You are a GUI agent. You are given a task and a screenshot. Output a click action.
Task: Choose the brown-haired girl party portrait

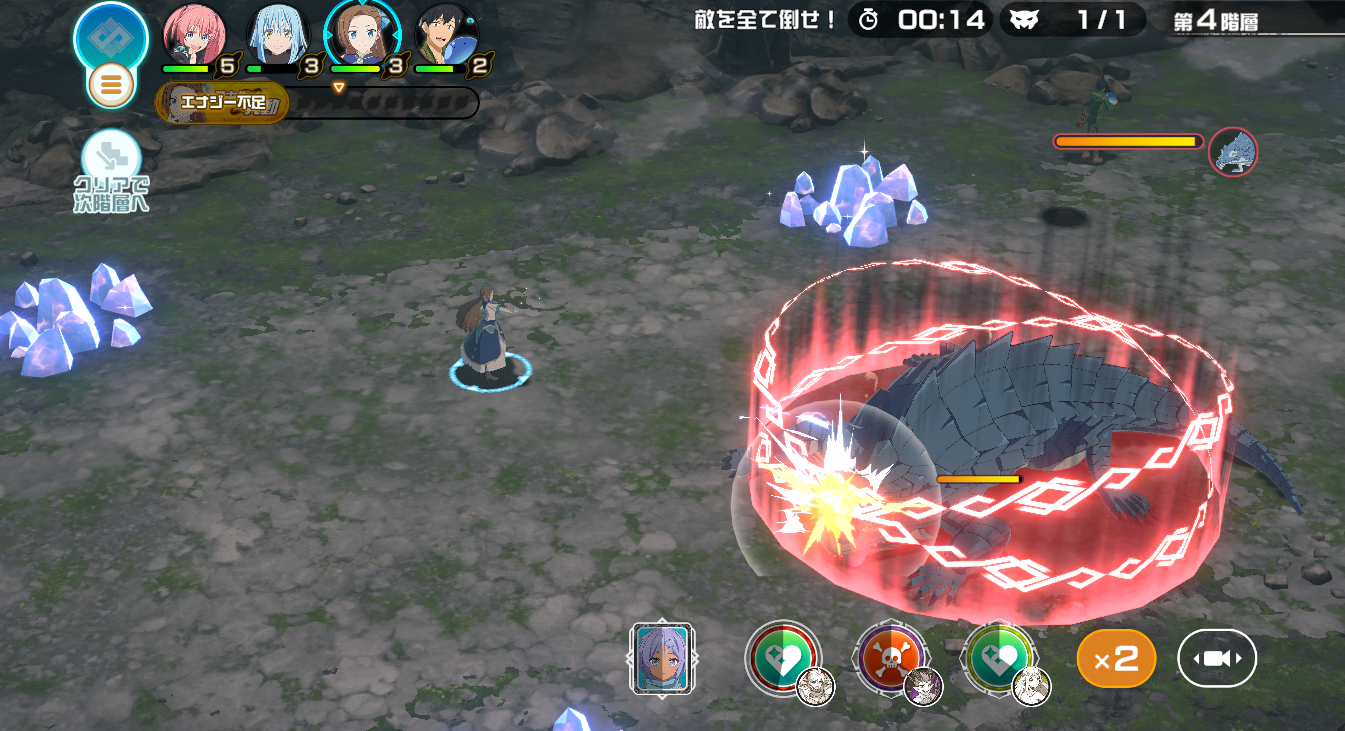pos(362,35)
